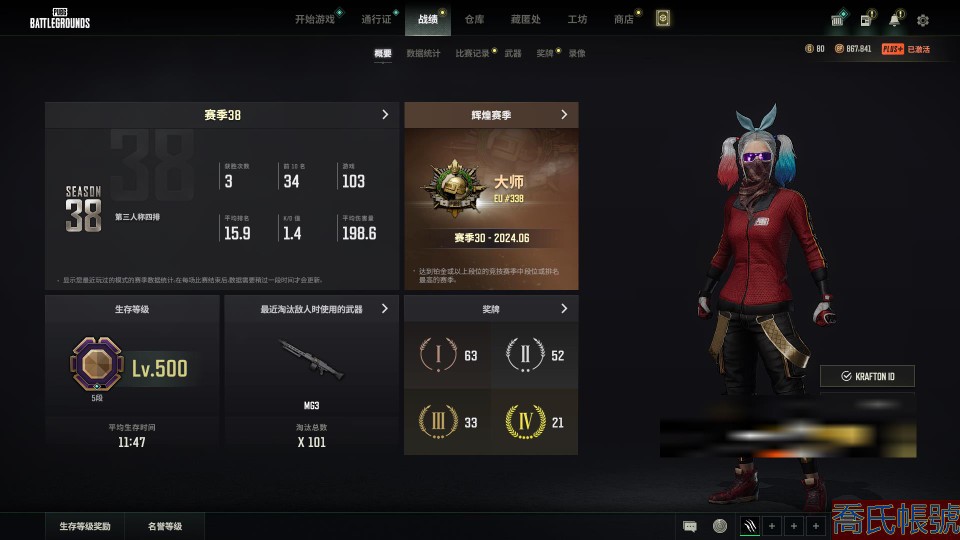The height and width of the screenshot is (540, 960).
Task: Open the 奖牌 medals panel arrow
Action: click(564, 309)
